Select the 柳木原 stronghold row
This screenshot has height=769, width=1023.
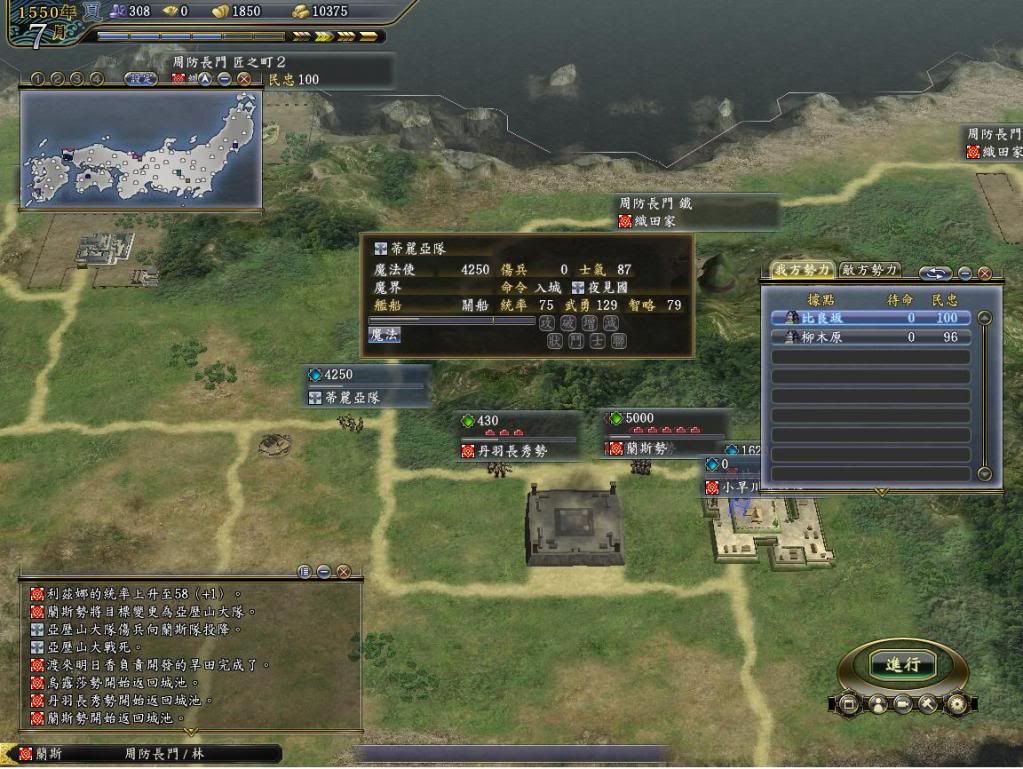click(870, 337)
